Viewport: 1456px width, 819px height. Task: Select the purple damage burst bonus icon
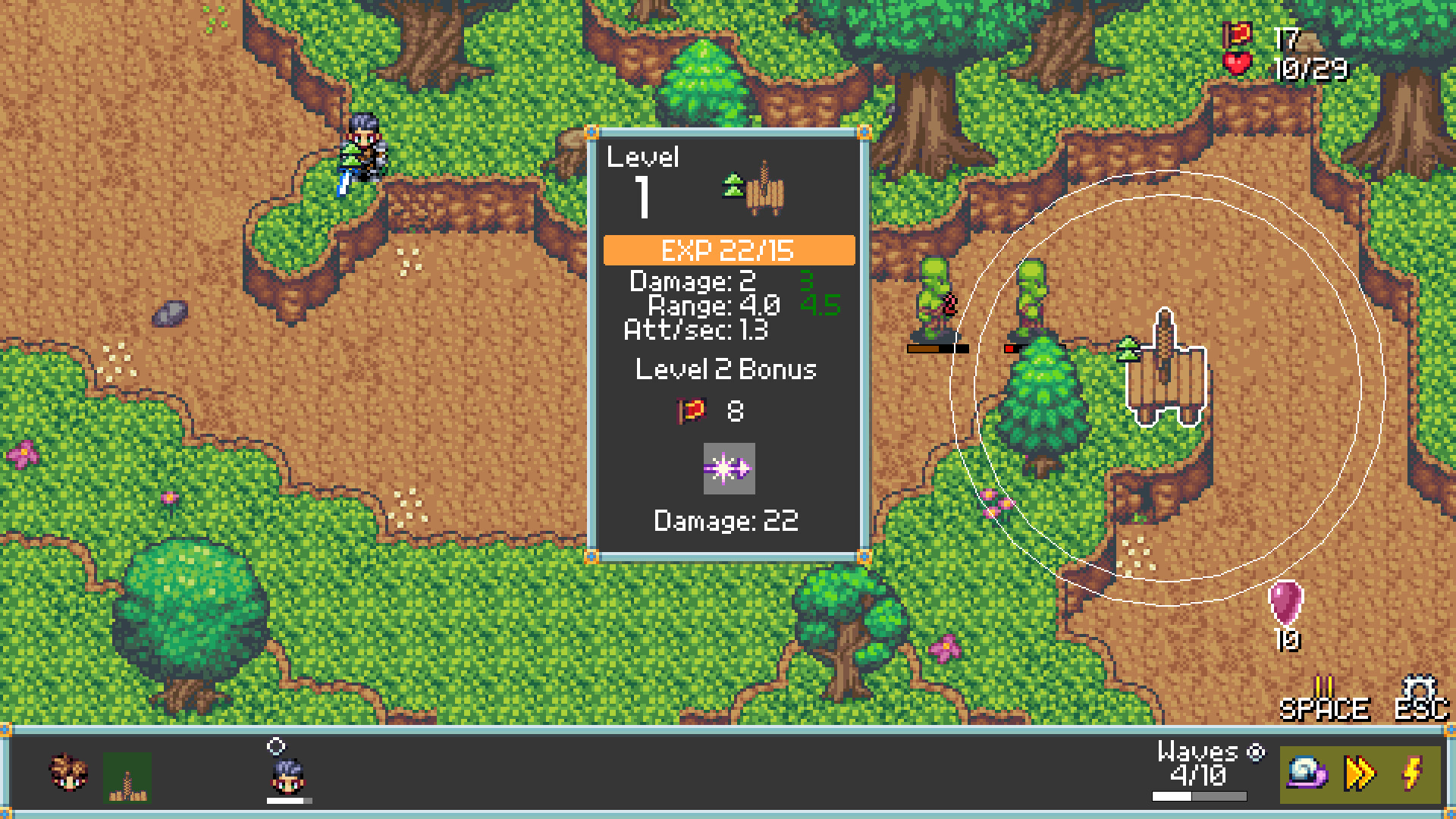pyautogui.click(x=729, y=470)
